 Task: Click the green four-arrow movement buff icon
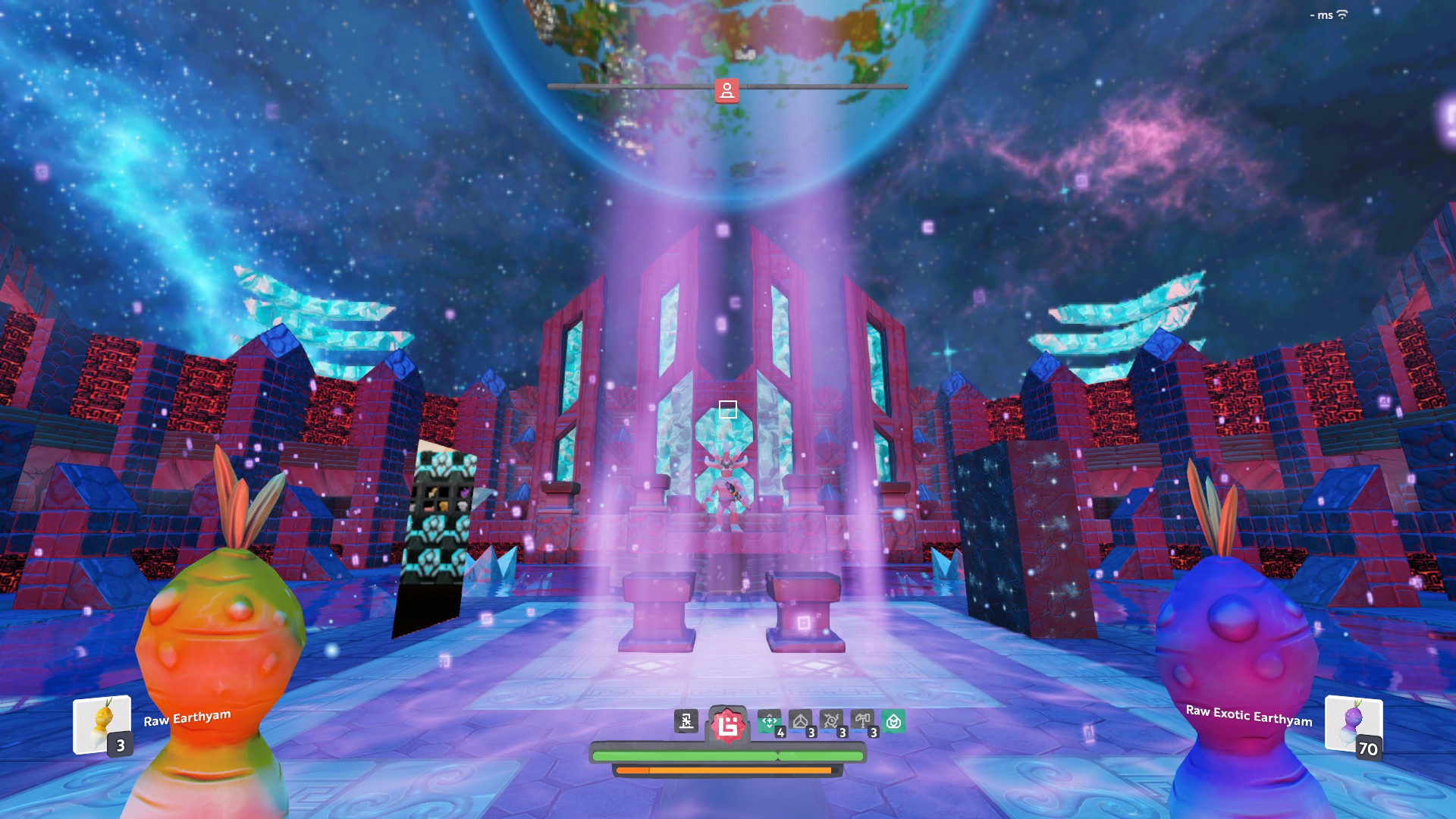[x=769, y=721]
